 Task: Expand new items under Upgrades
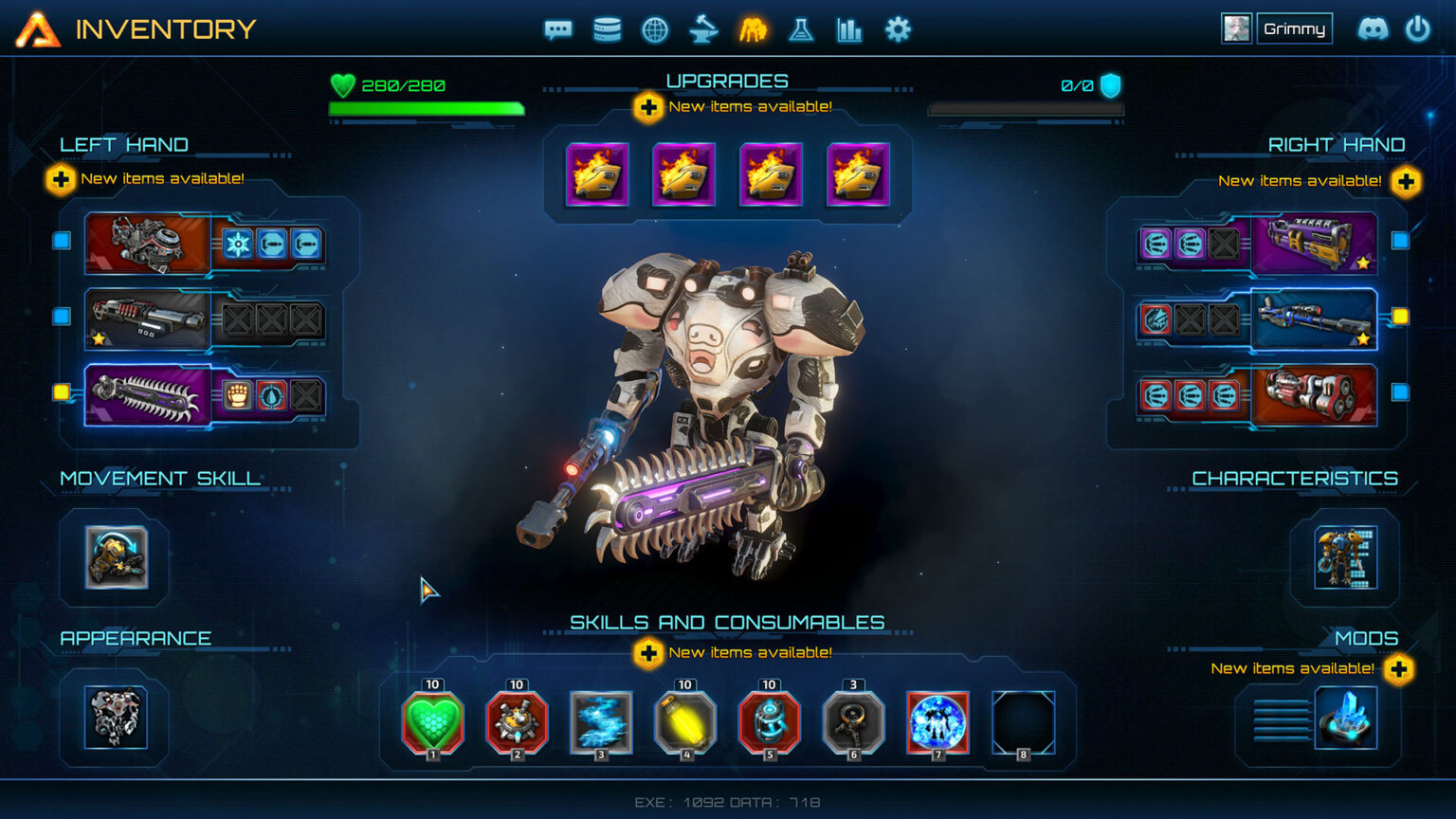648,107
